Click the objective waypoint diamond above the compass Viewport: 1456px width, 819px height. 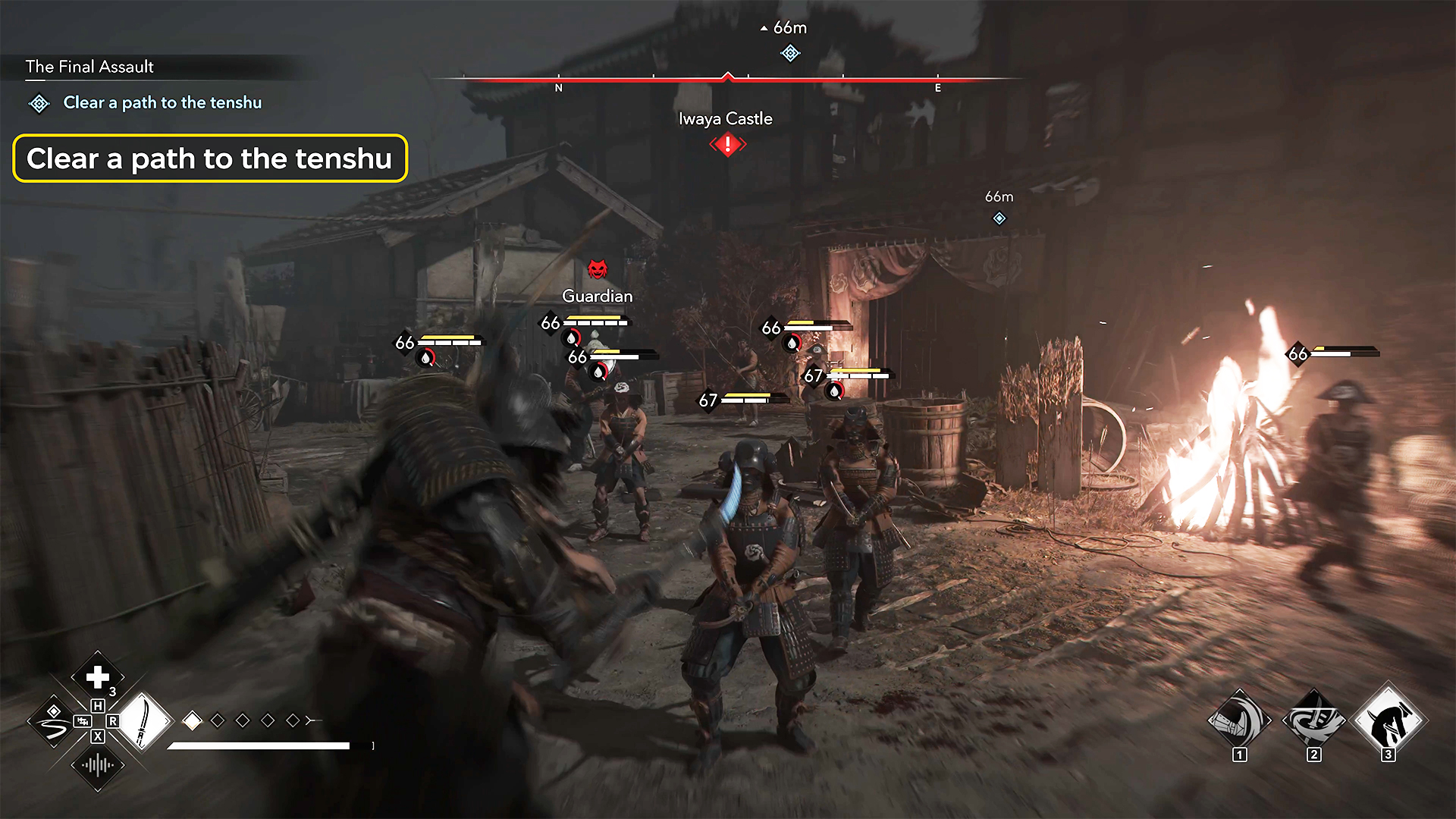pyautogui.click(x=790, y=53)
